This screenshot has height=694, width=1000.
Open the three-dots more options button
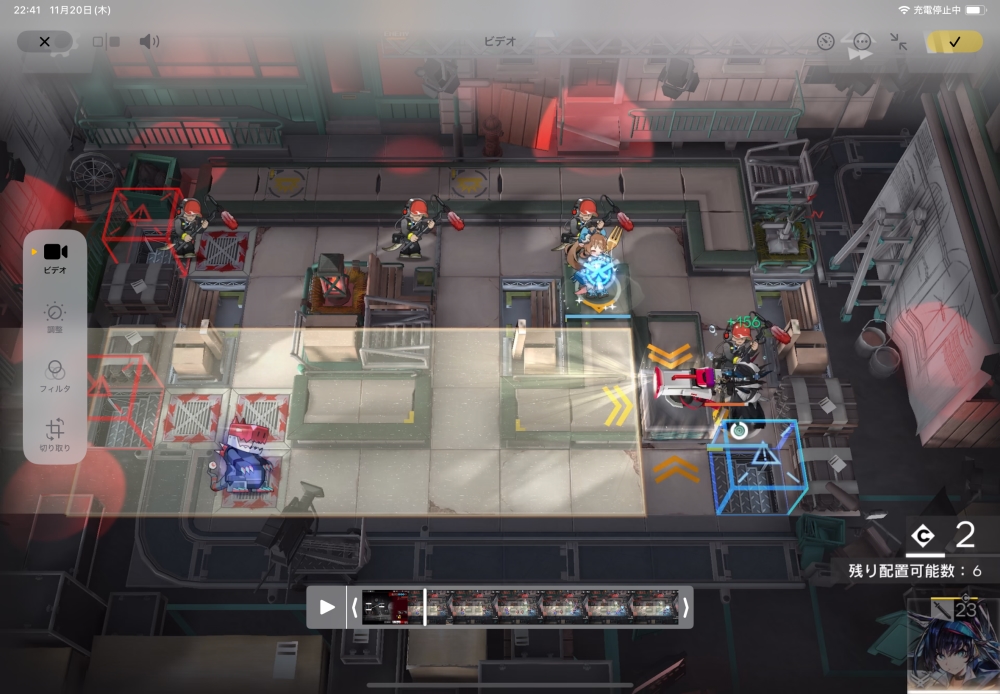click(862, 42)
